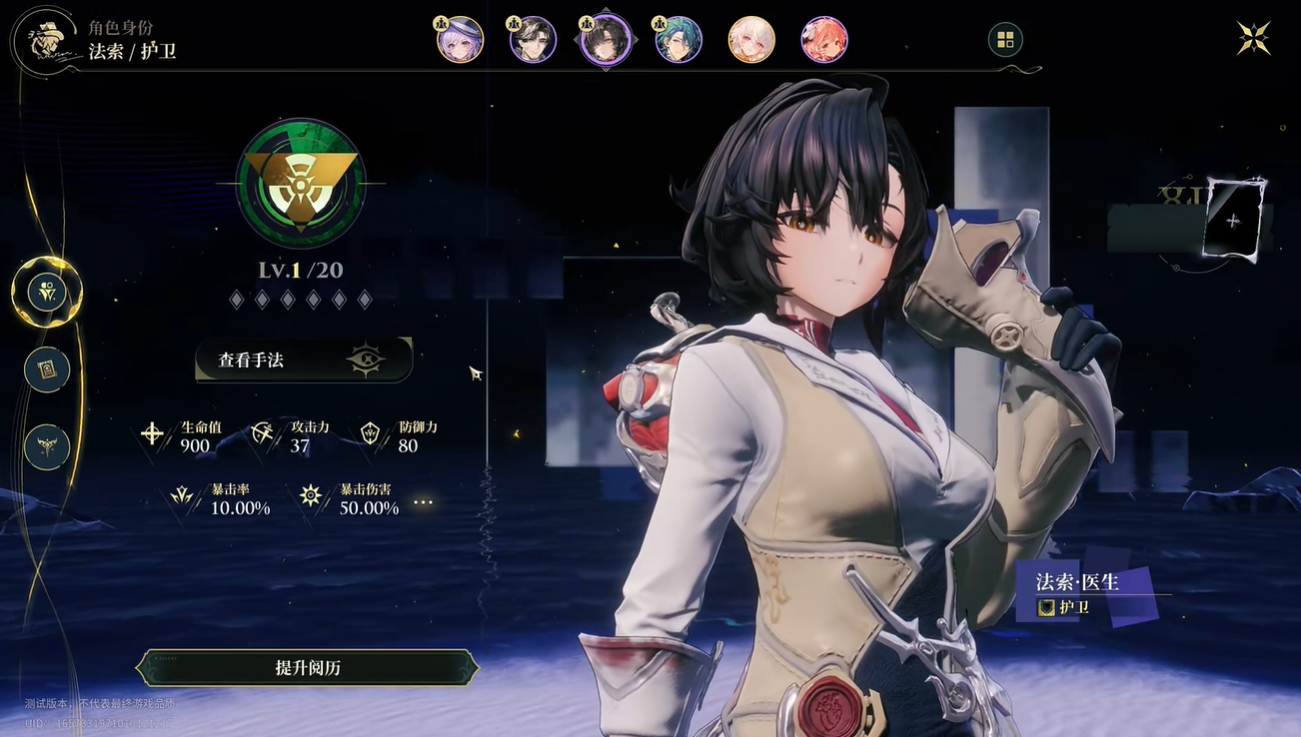Open the 查看手法 view button
Viewport: 1301px width, 737px height.
click(x=303, y=360)
